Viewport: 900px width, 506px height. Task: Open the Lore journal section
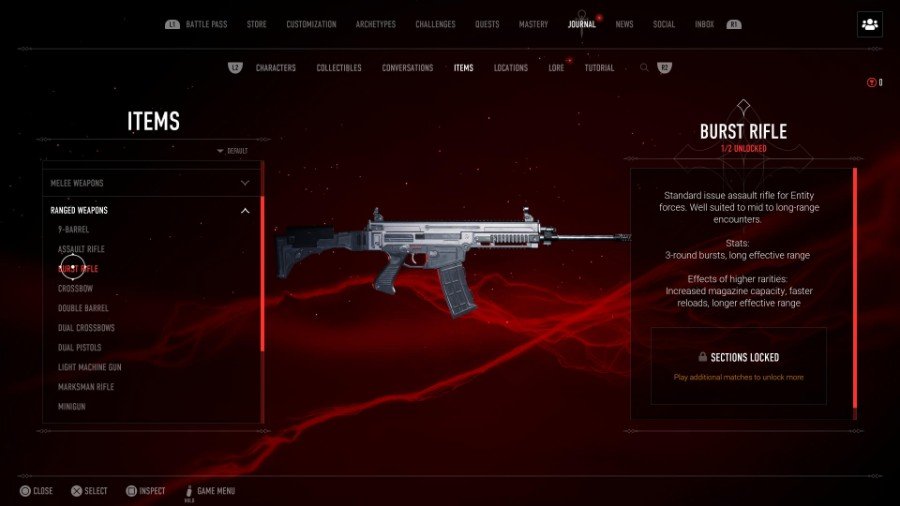(x=556, y=68)
